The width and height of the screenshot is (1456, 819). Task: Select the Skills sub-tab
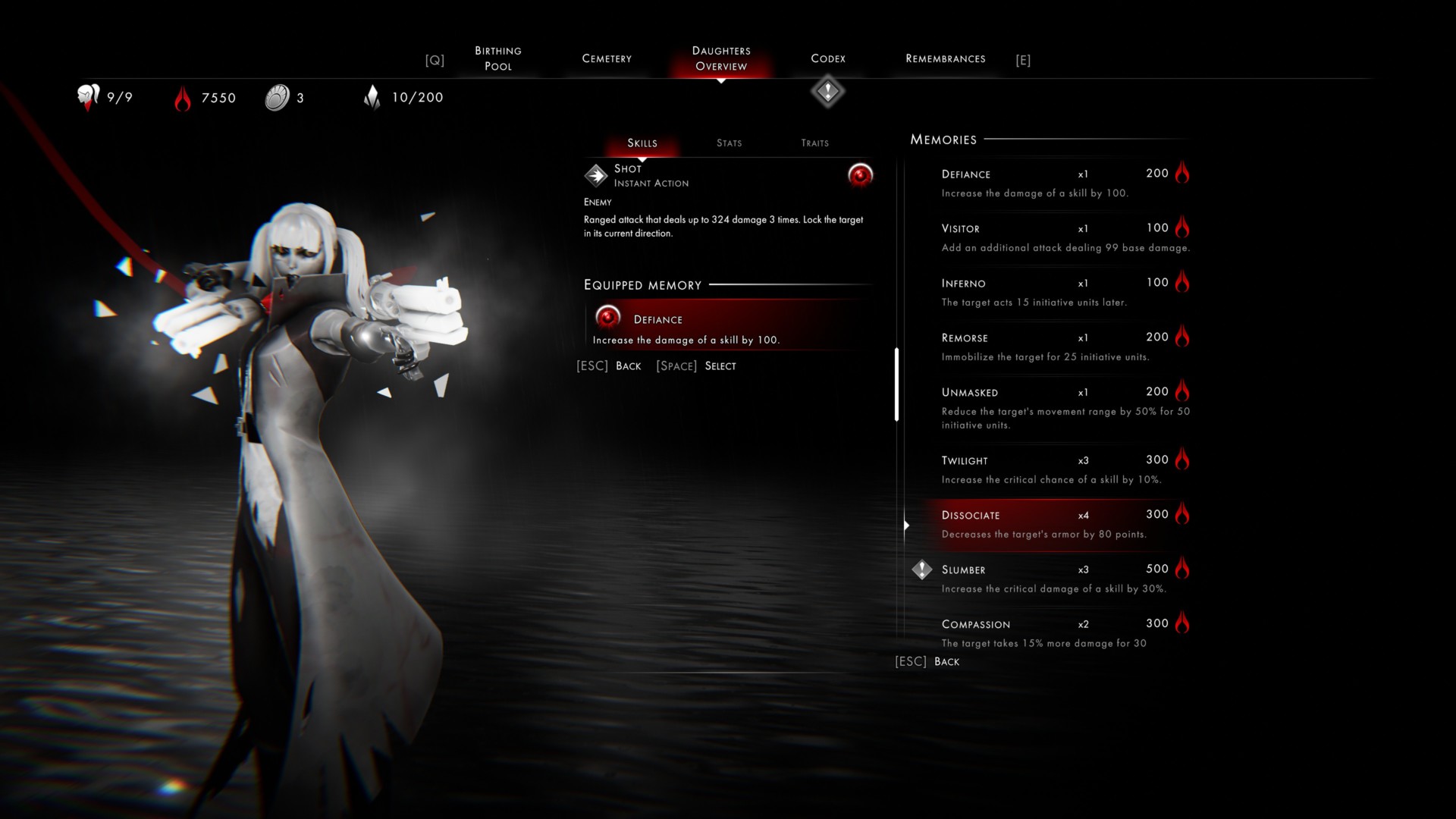click(642, 143)
